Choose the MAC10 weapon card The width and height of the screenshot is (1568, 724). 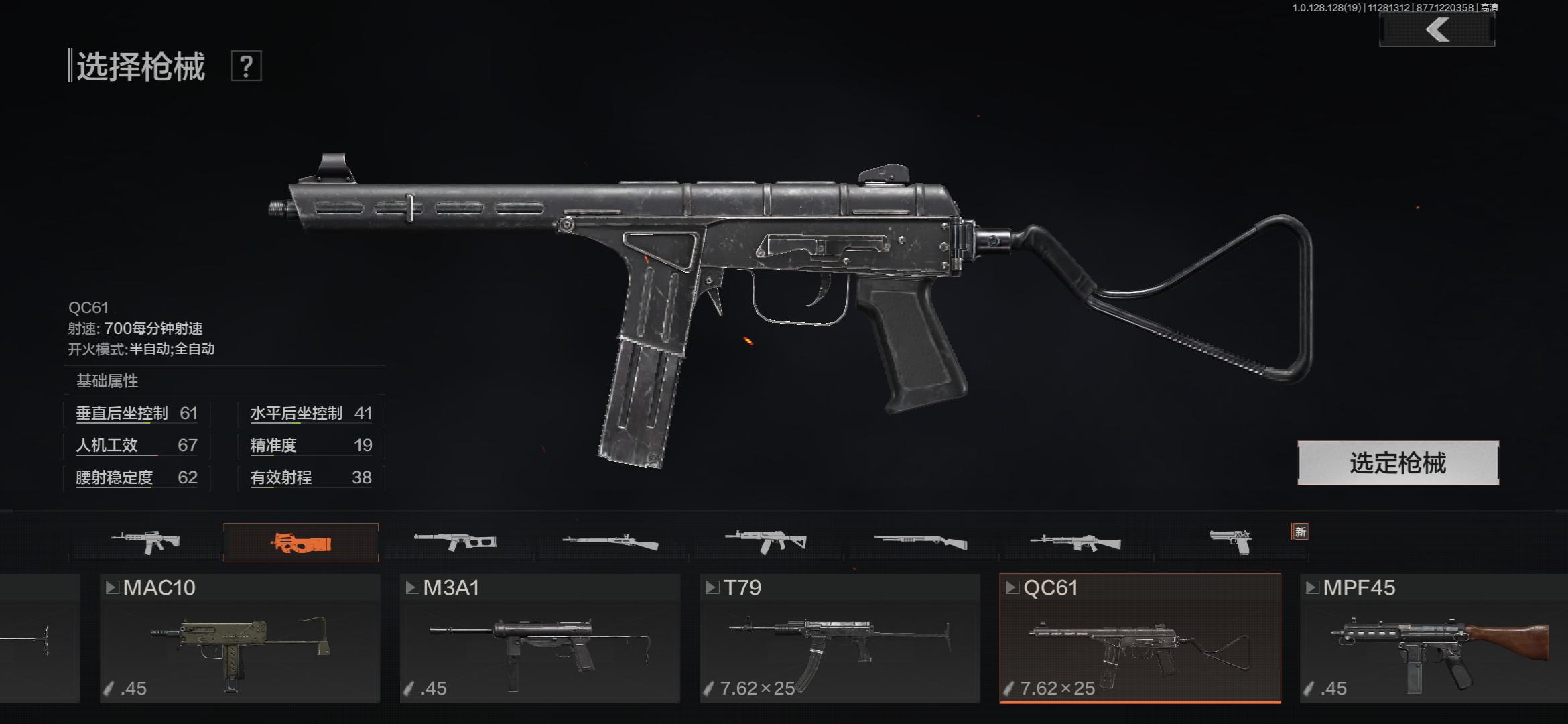coord(240,638)
